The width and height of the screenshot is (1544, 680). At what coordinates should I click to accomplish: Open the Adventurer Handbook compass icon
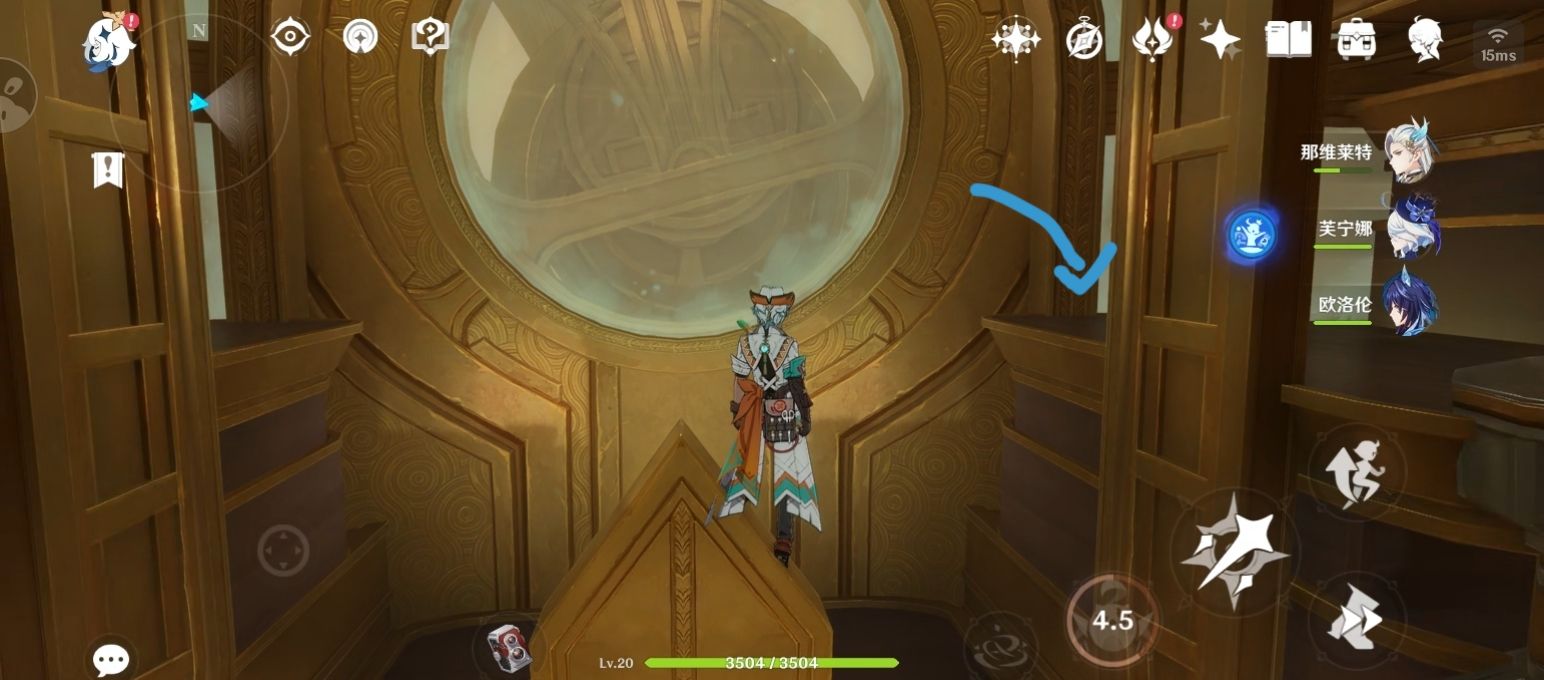tap(1084, 40)
